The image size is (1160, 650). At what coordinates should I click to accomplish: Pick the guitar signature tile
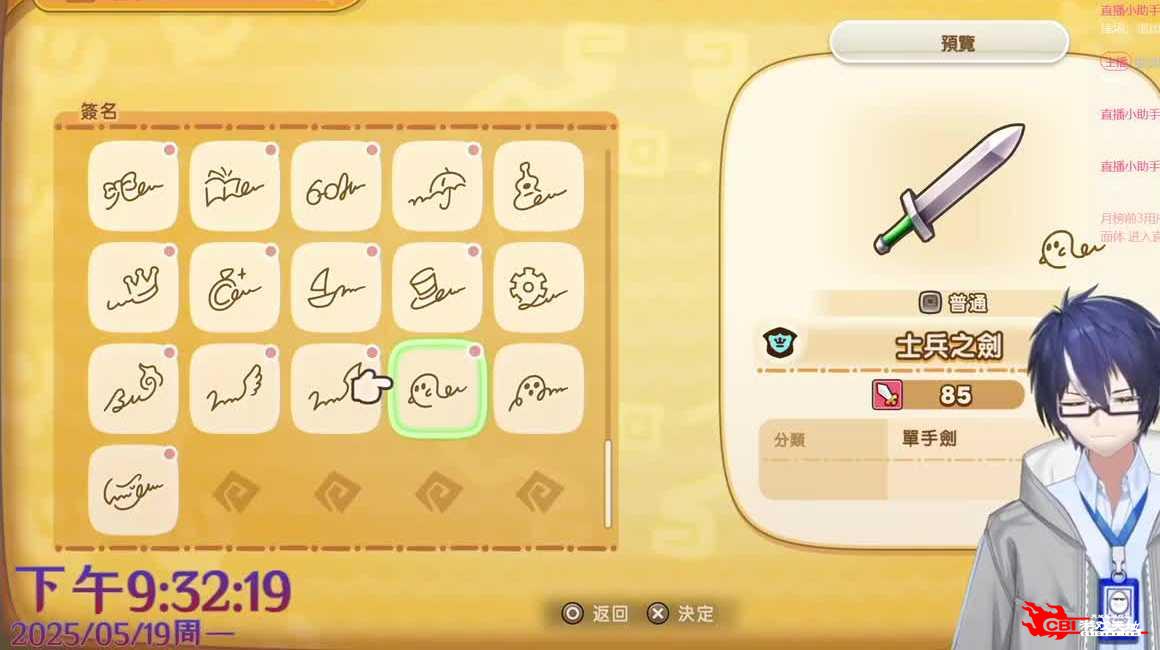coord(538,186)
